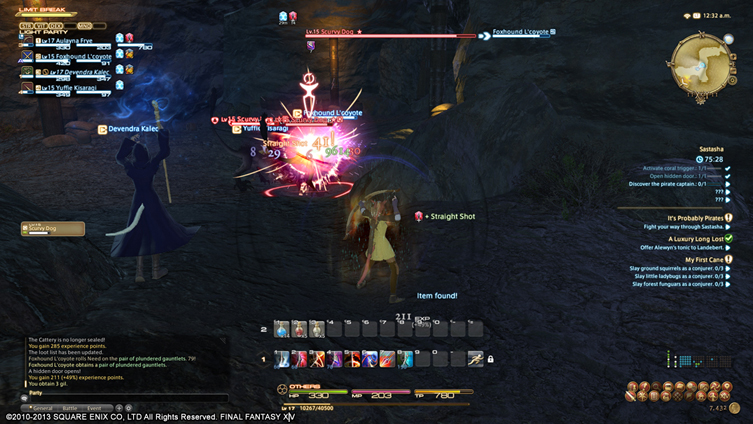Switch to the Battle chat tab

[x=69, y=408]
